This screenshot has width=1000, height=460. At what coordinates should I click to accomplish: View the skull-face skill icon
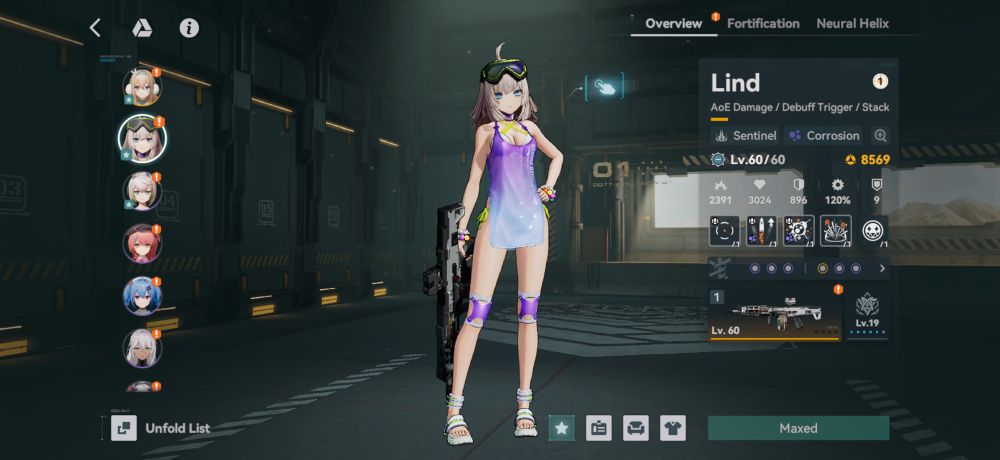pos(874,231)
